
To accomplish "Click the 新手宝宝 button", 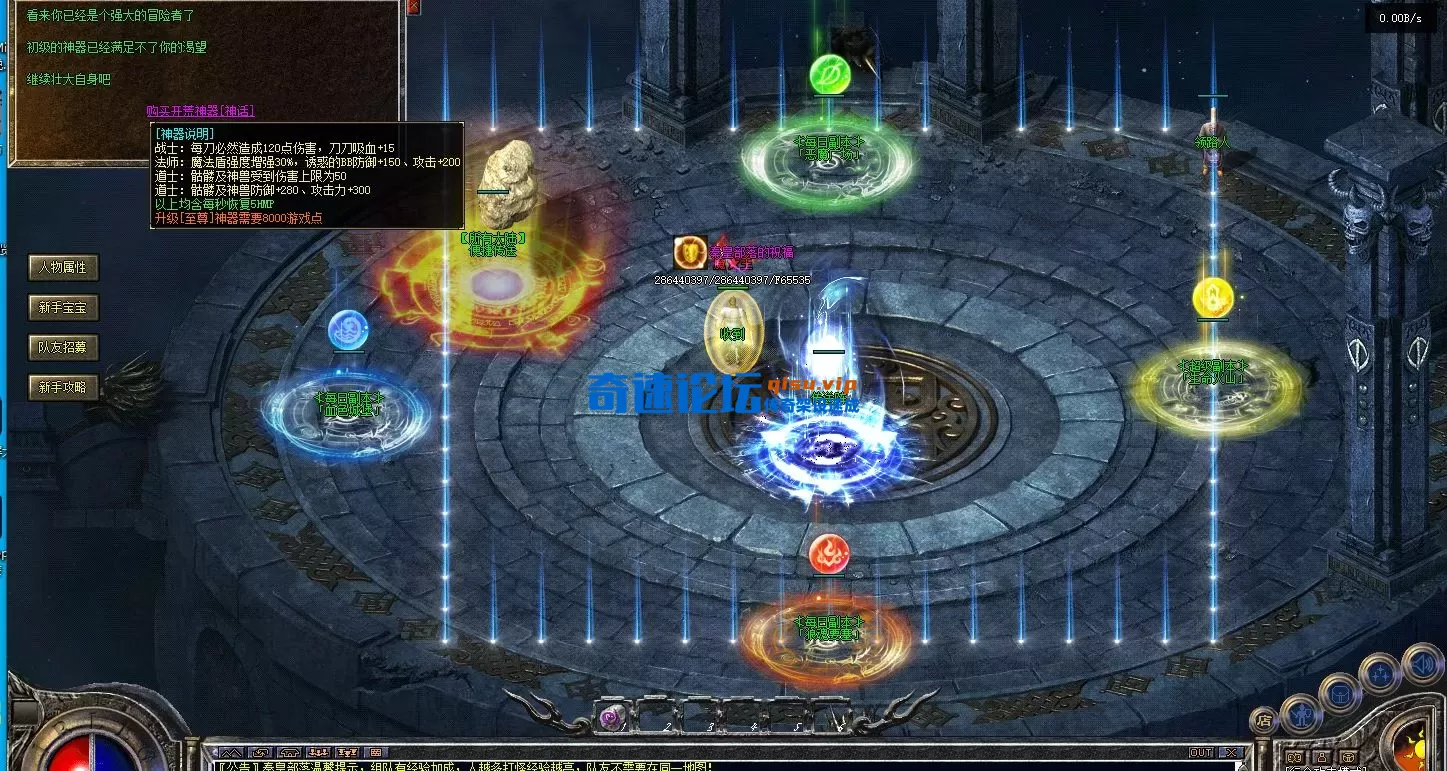I will click(x=63, y=307).
